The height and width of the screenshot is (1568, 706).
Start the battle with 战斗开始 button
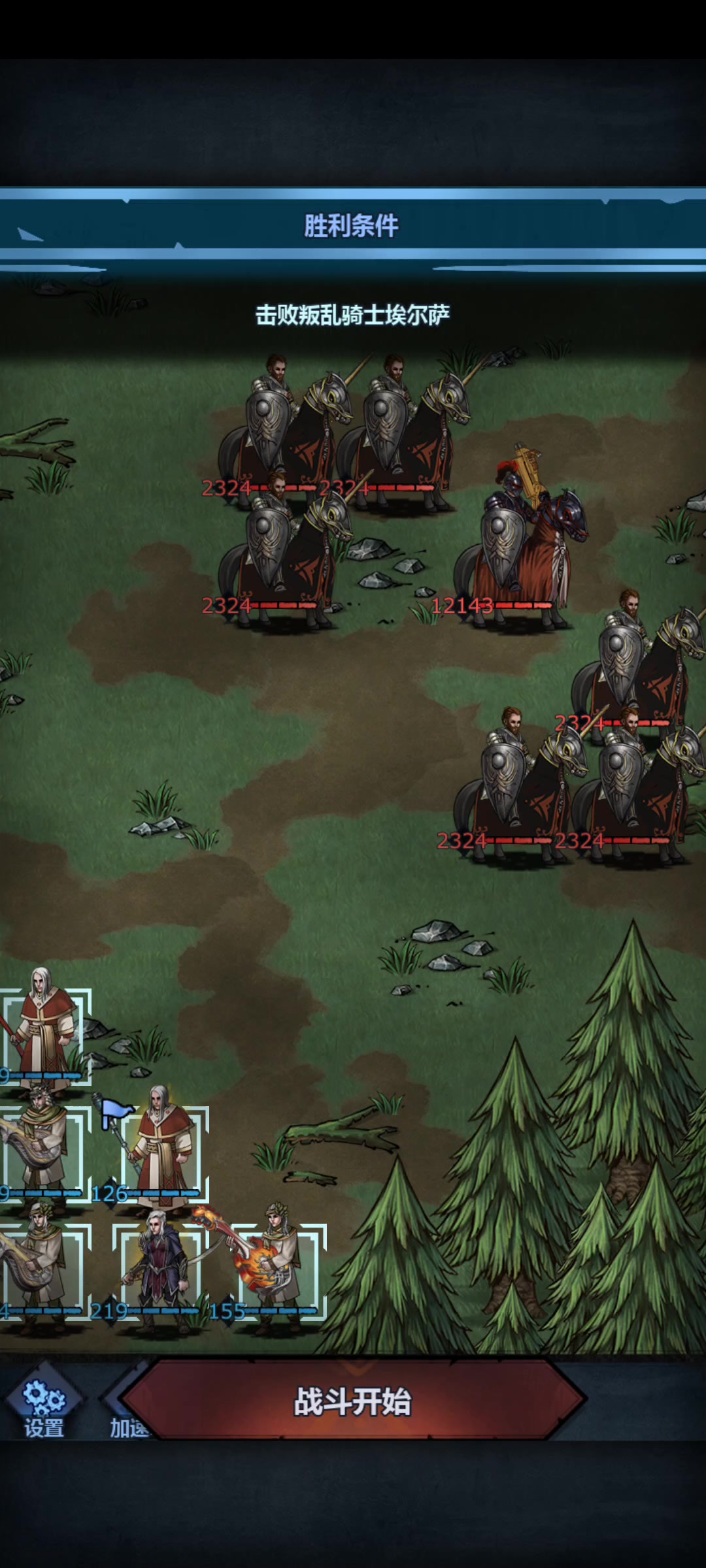point(353,1401)
